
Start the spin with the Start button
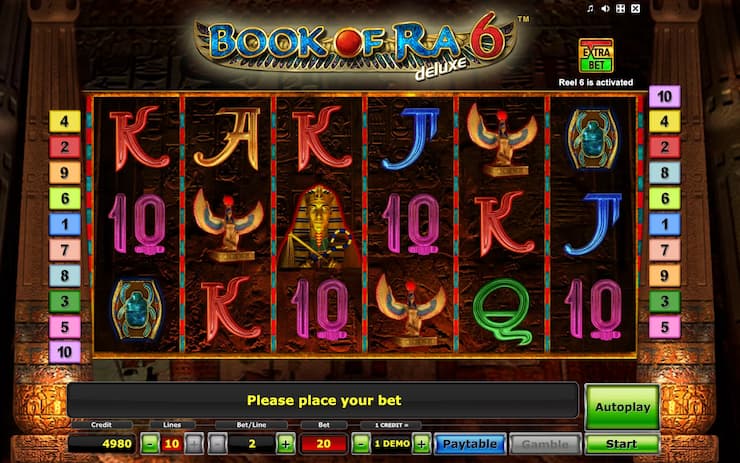[x=621, y=443]
